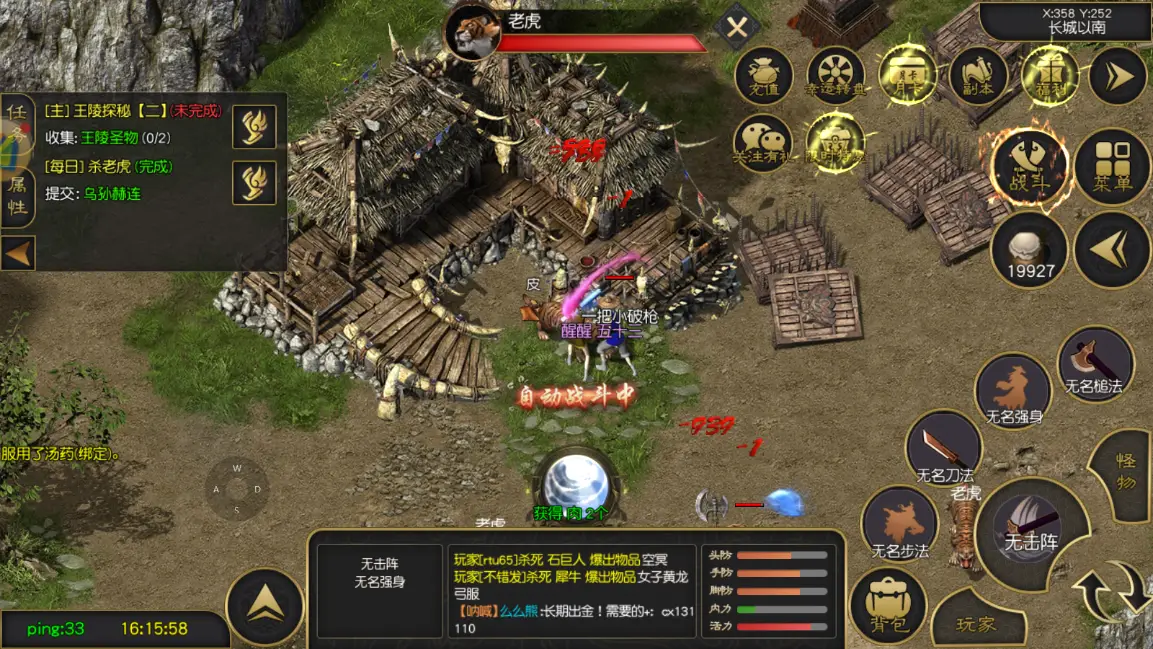This screenshot has height=649, width=1153.
Task: Open the 背包 backpack
Action: pos(888,605)
